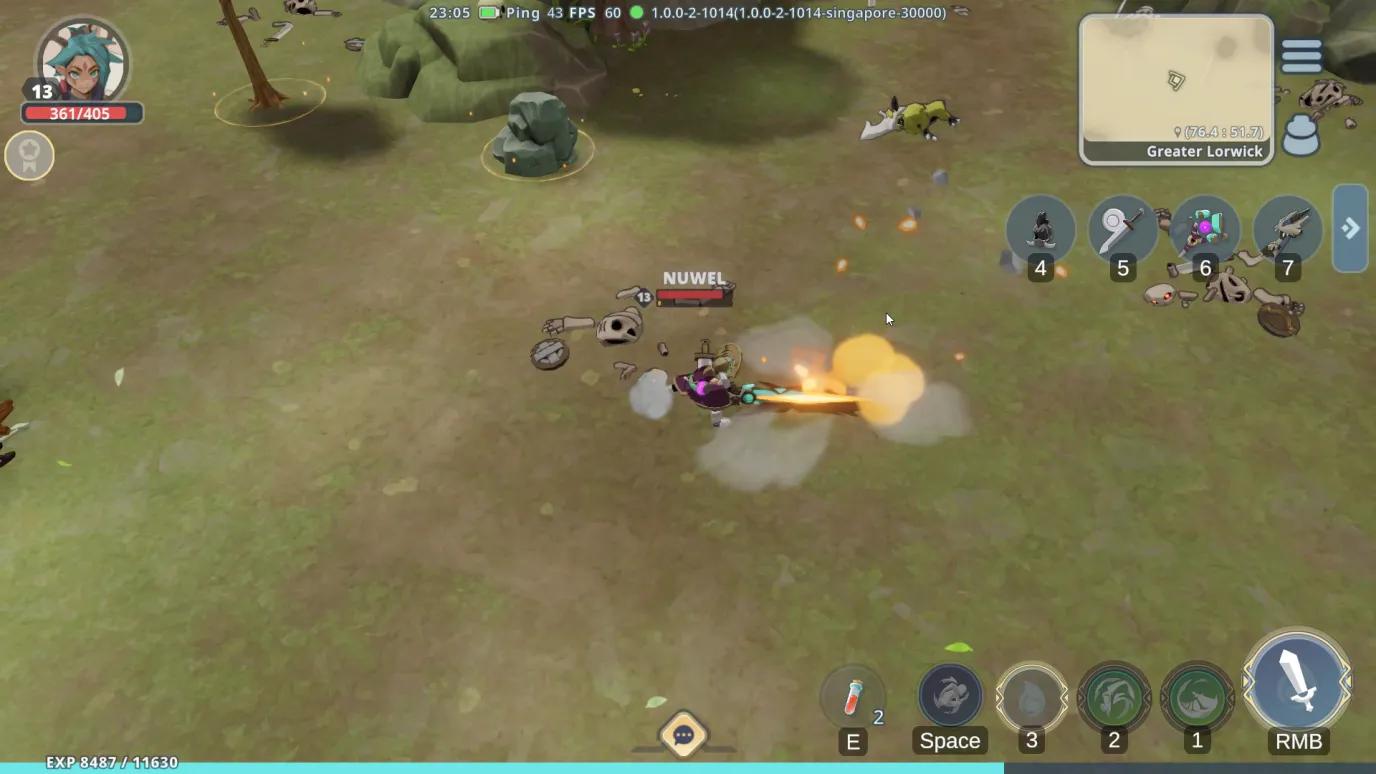The height and width of the screenshot is (774, 1376).
Task: Click the ribbon medal badge icon
Action: click(x=29, y=156)
